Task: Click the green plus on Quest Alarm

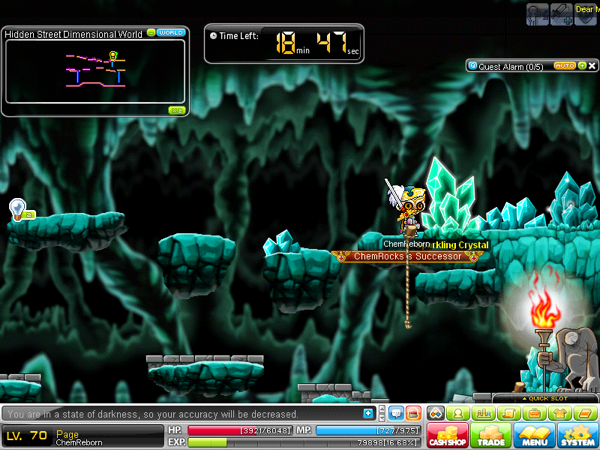Action: pos(581,66)
